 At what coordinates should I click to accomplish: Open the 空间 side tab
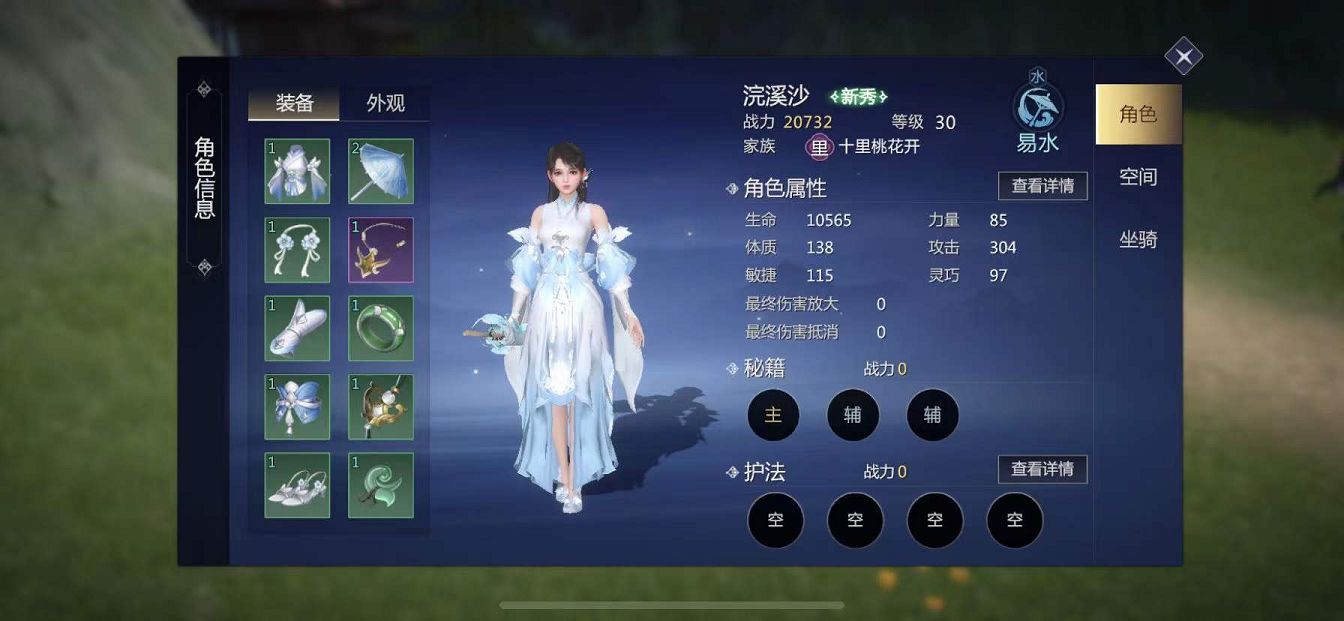pyautogui.click(x=1138, y=177)
